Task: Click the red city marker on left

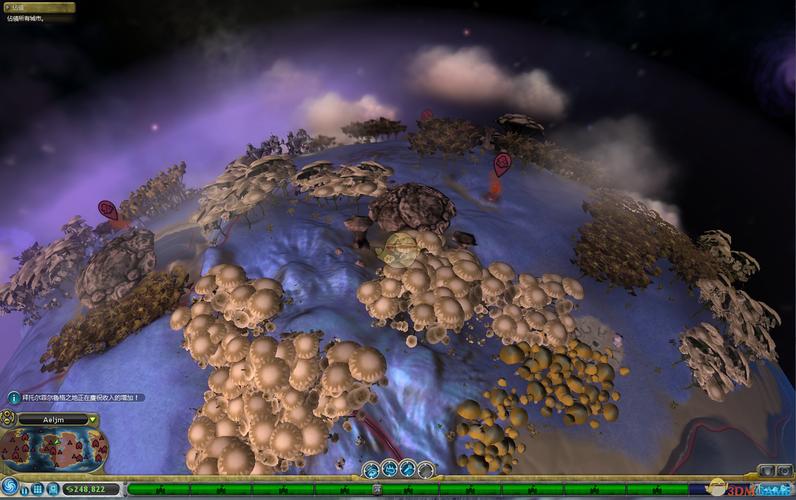Action: coord(108,210)
